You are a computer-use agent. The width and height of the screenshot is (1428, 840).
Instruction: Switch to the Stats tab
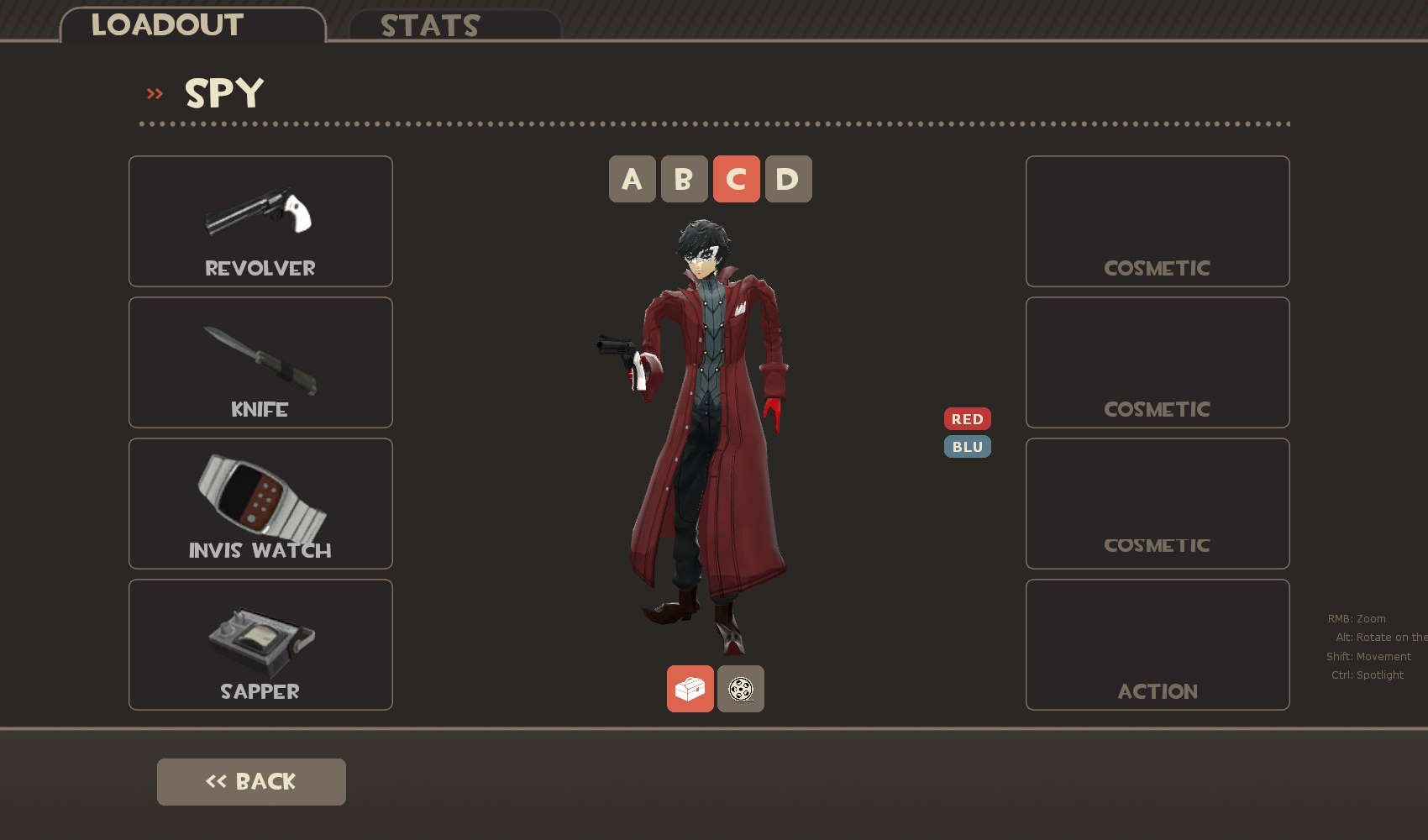[454, 25]
